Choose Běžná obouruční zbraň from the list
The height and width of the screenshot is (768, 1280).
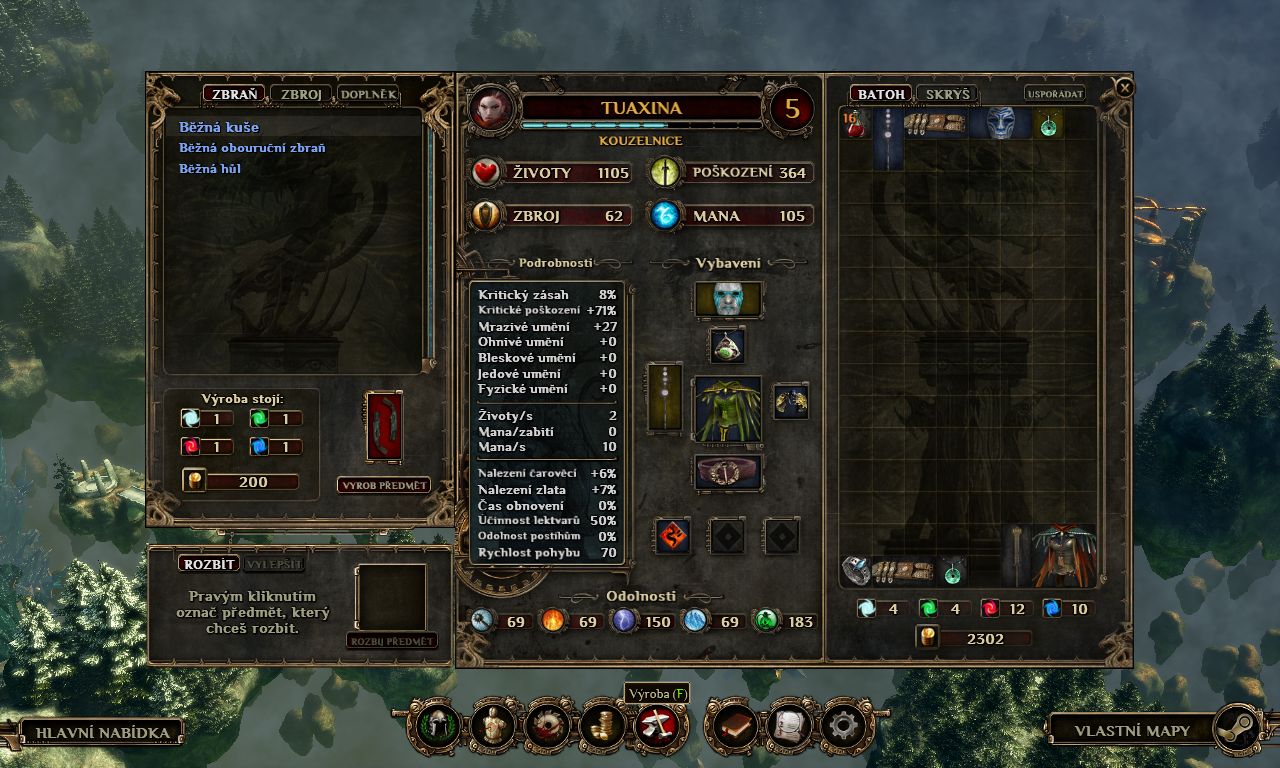click(252, 148)
